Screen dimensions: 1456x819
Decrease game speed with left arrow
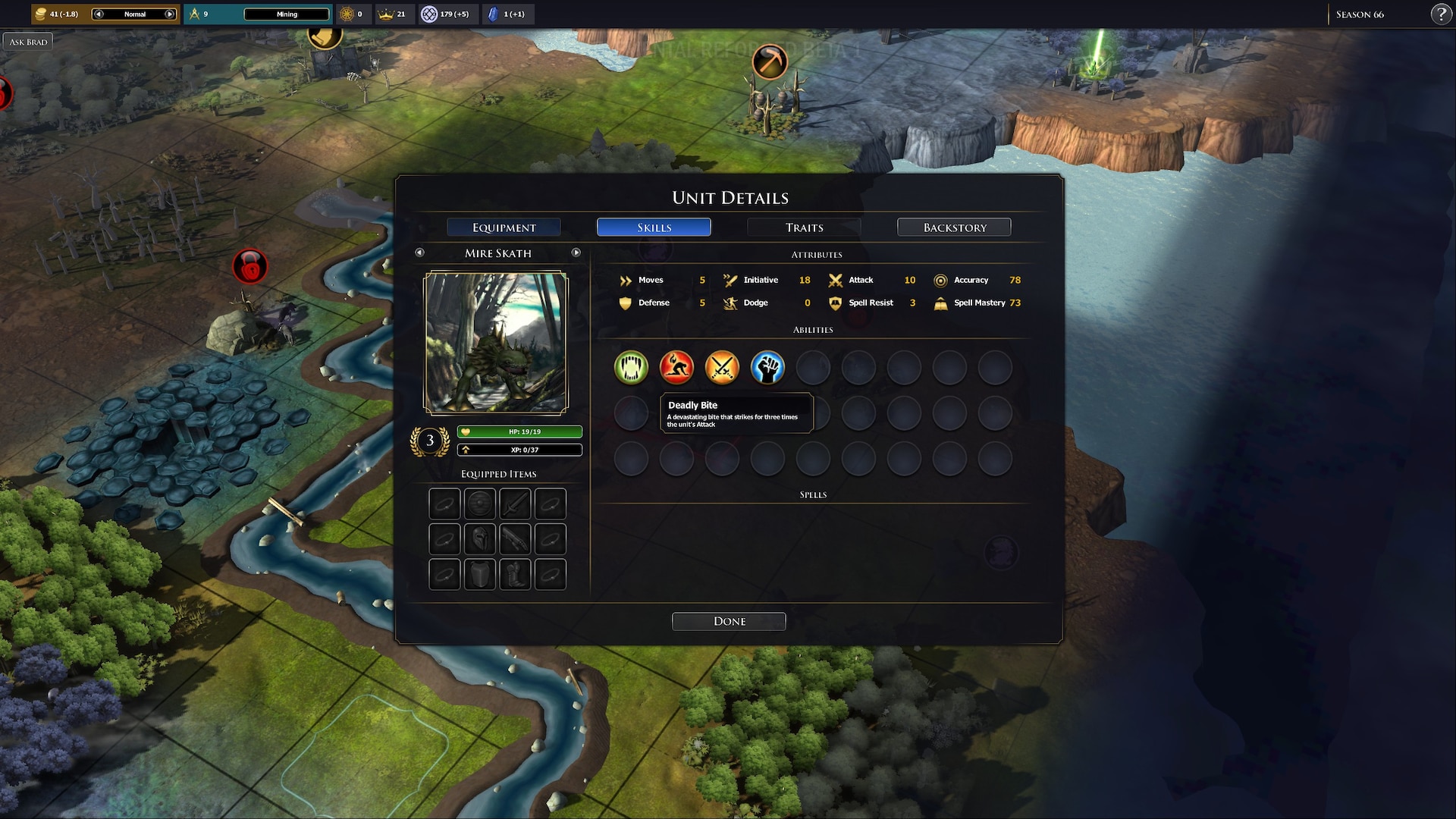click(99, 14)
